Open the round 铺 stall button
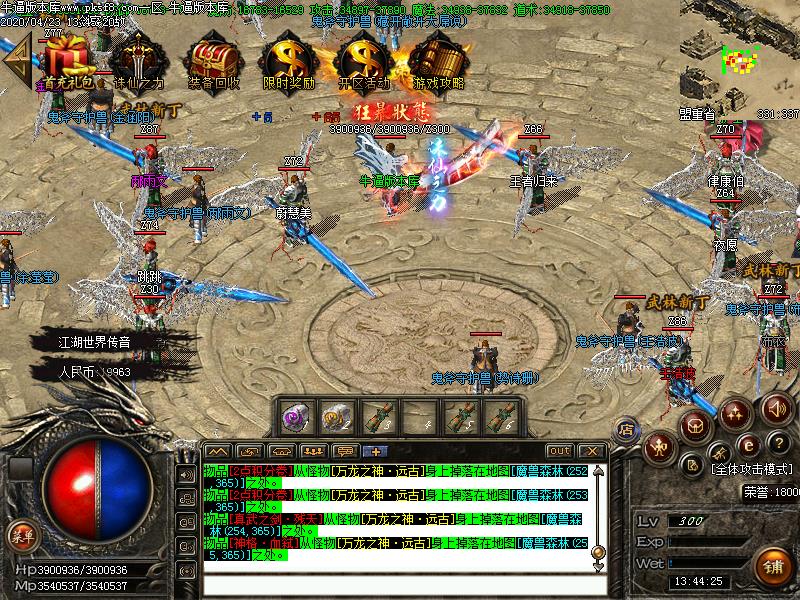Viewport: 800px width, 600px height. [x=772, y=563]
